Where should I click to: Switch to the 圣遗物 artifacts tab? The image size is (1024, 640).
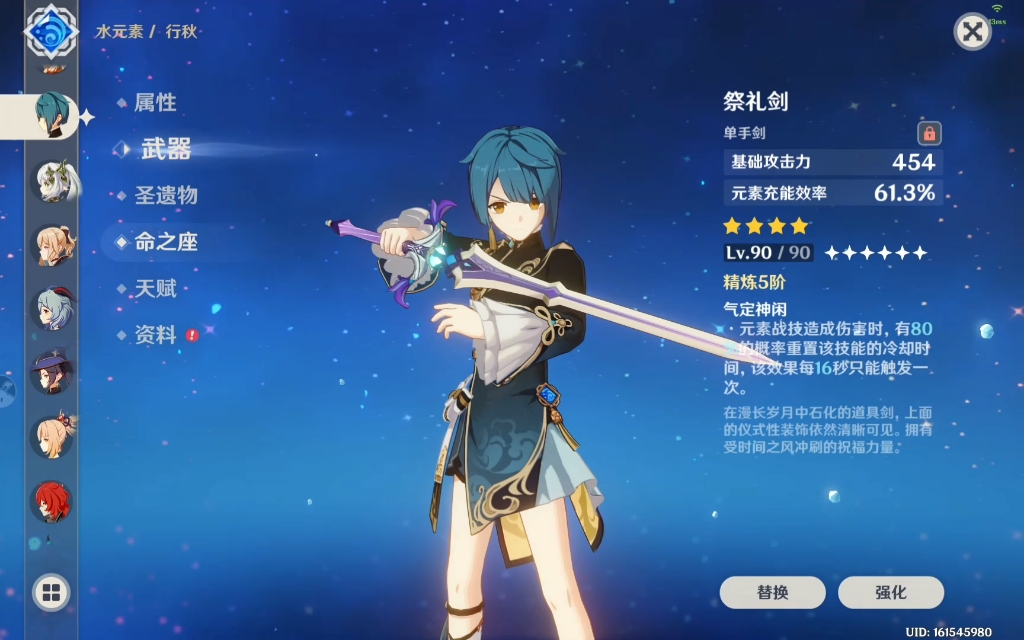tap(166, 195)
